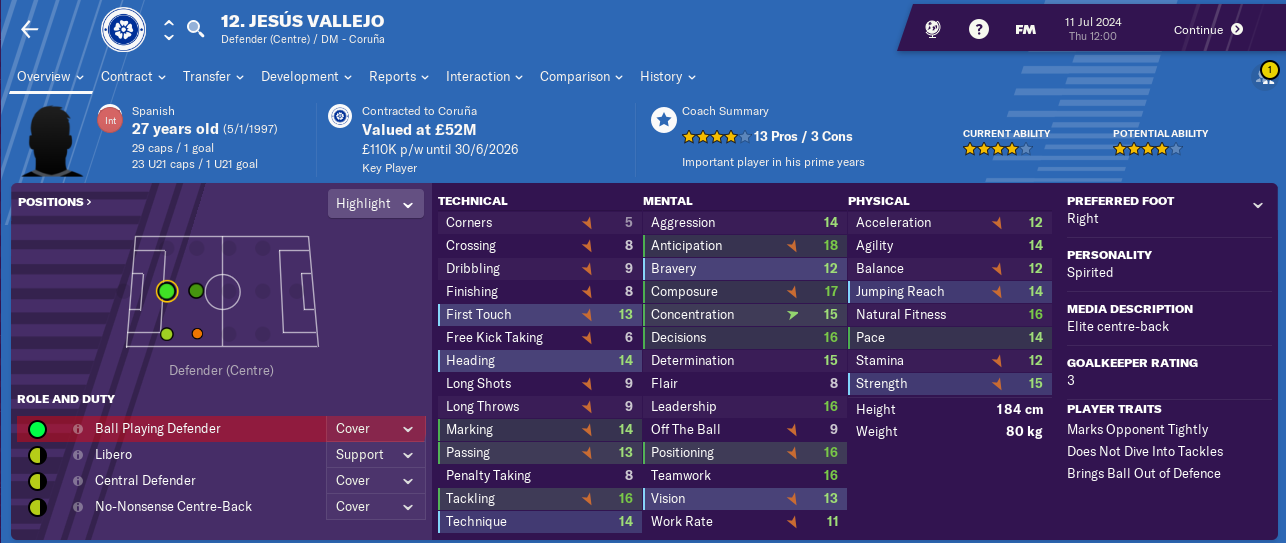Open the Transfer dropdown tab
This screenshot has height=543, width=1286.
pos(214,77)
